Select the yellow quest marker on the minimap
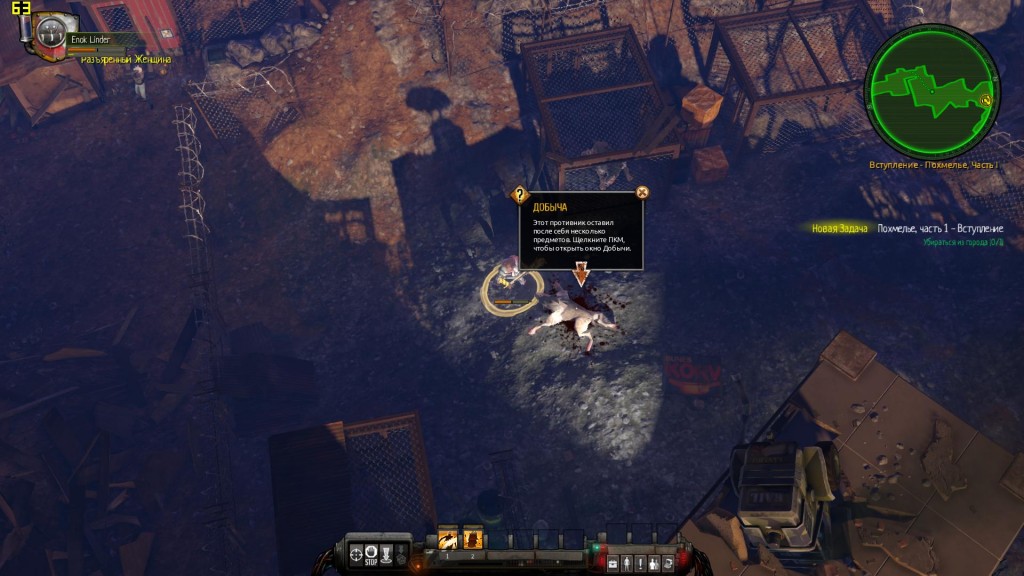1024x576 pixels. point(985,100)
